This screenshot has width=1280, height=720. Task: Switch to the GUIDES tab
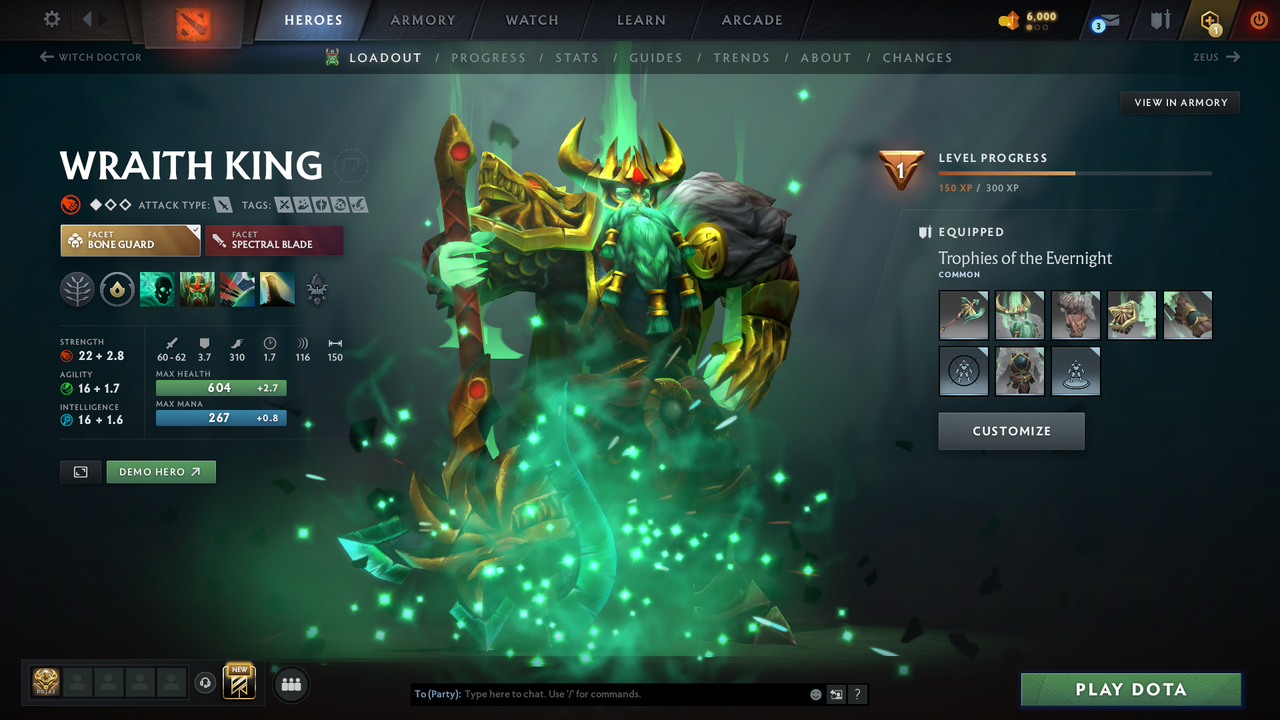pos(656,57)
